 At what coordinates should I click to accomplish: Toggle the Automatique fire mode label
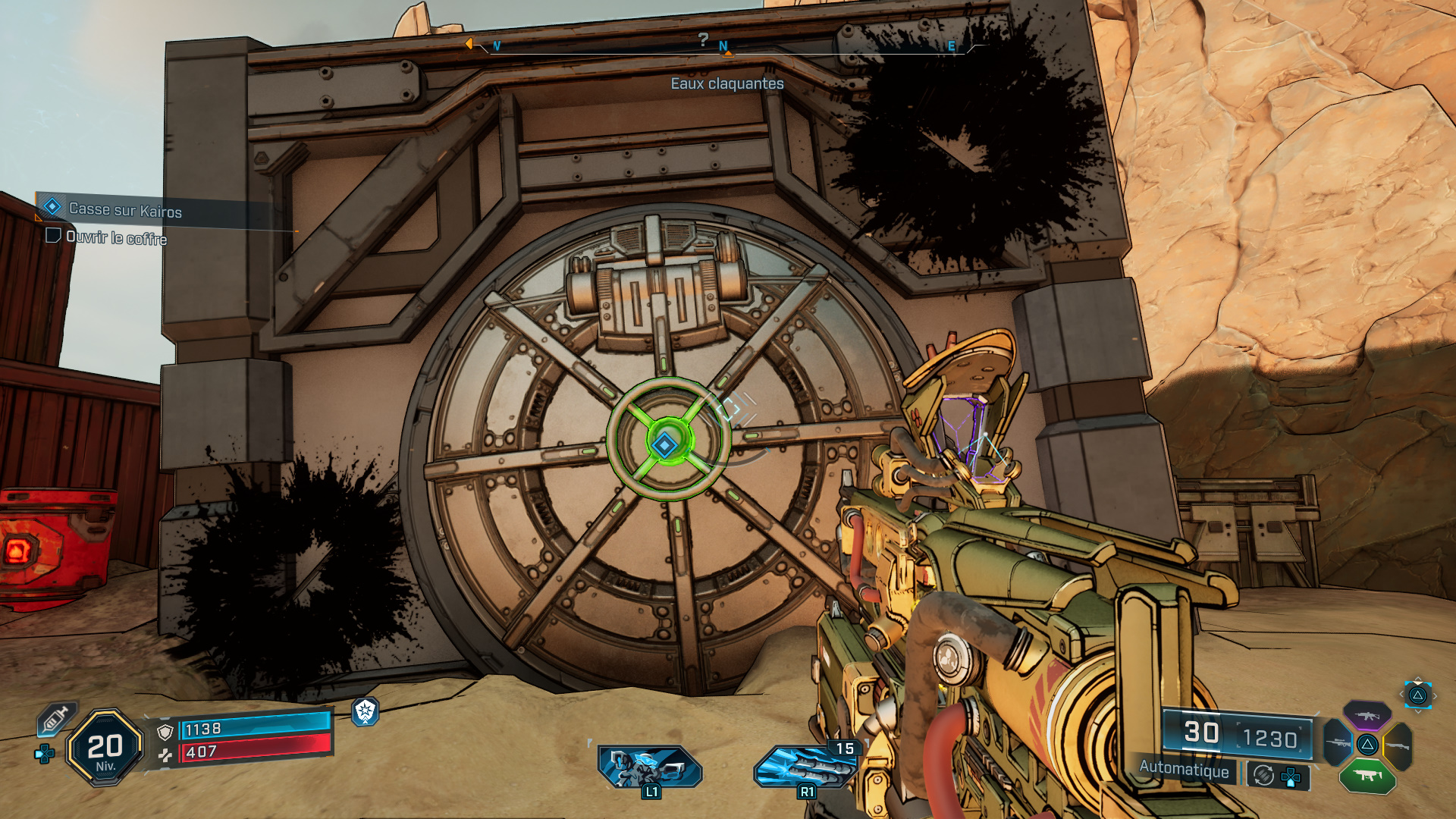click(1183, 769)
